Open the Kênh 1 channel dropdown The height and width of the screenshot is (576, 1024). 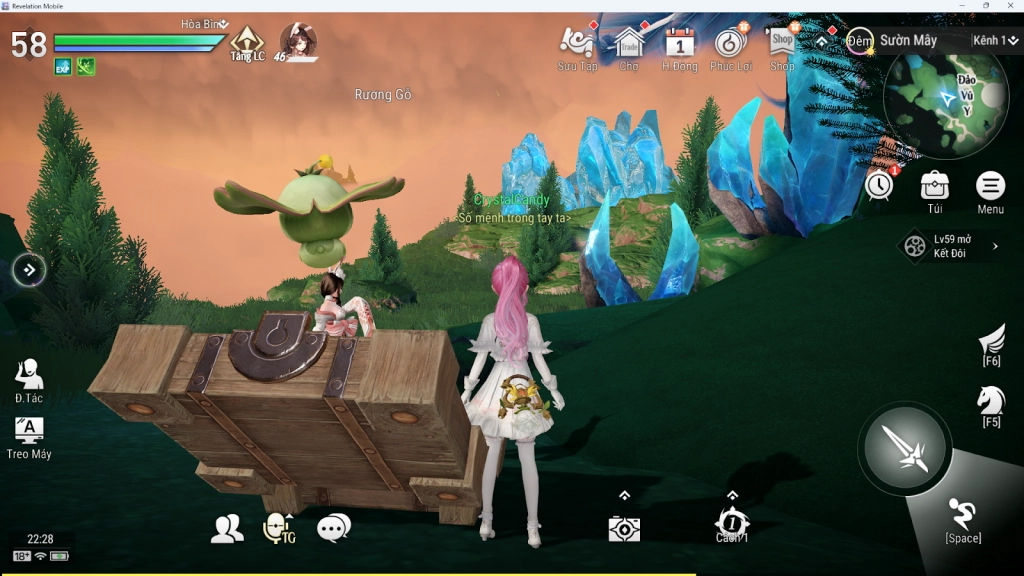click(996, 41)
